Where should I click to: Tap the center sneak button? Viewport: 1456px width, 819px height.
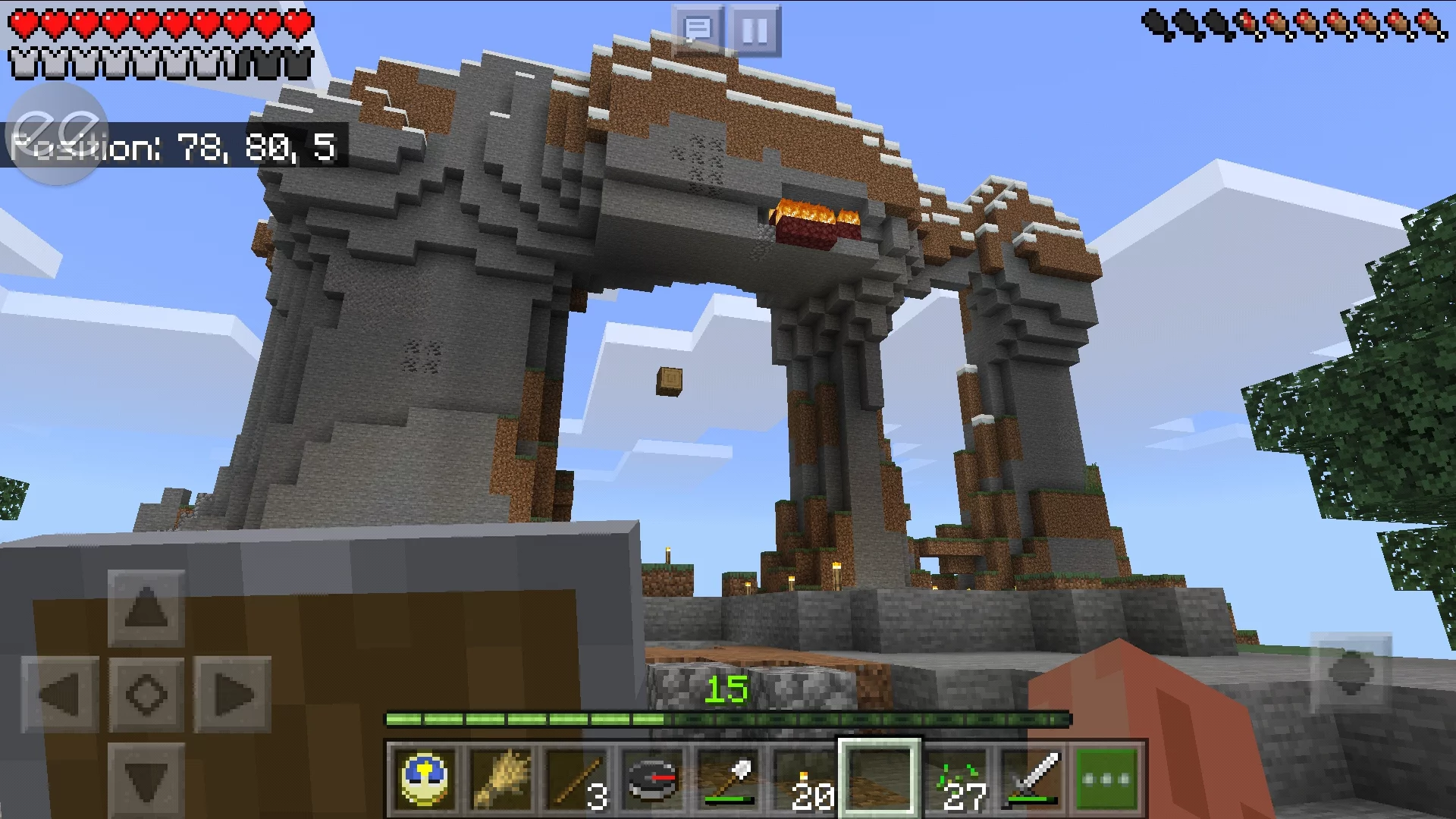tap(146, 694)
